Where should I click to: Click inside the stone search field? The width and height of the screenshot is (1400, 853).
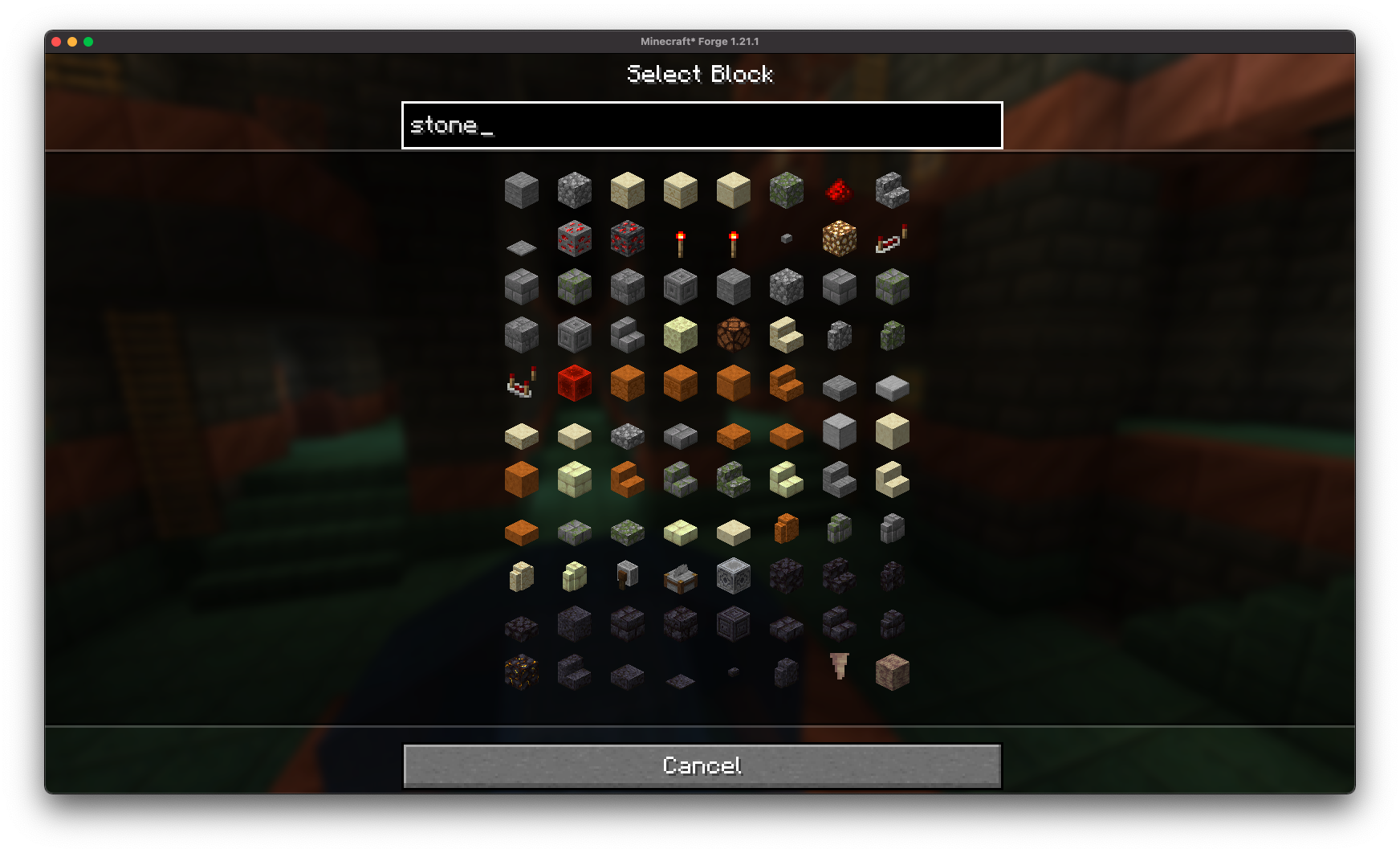pos(702,125)
